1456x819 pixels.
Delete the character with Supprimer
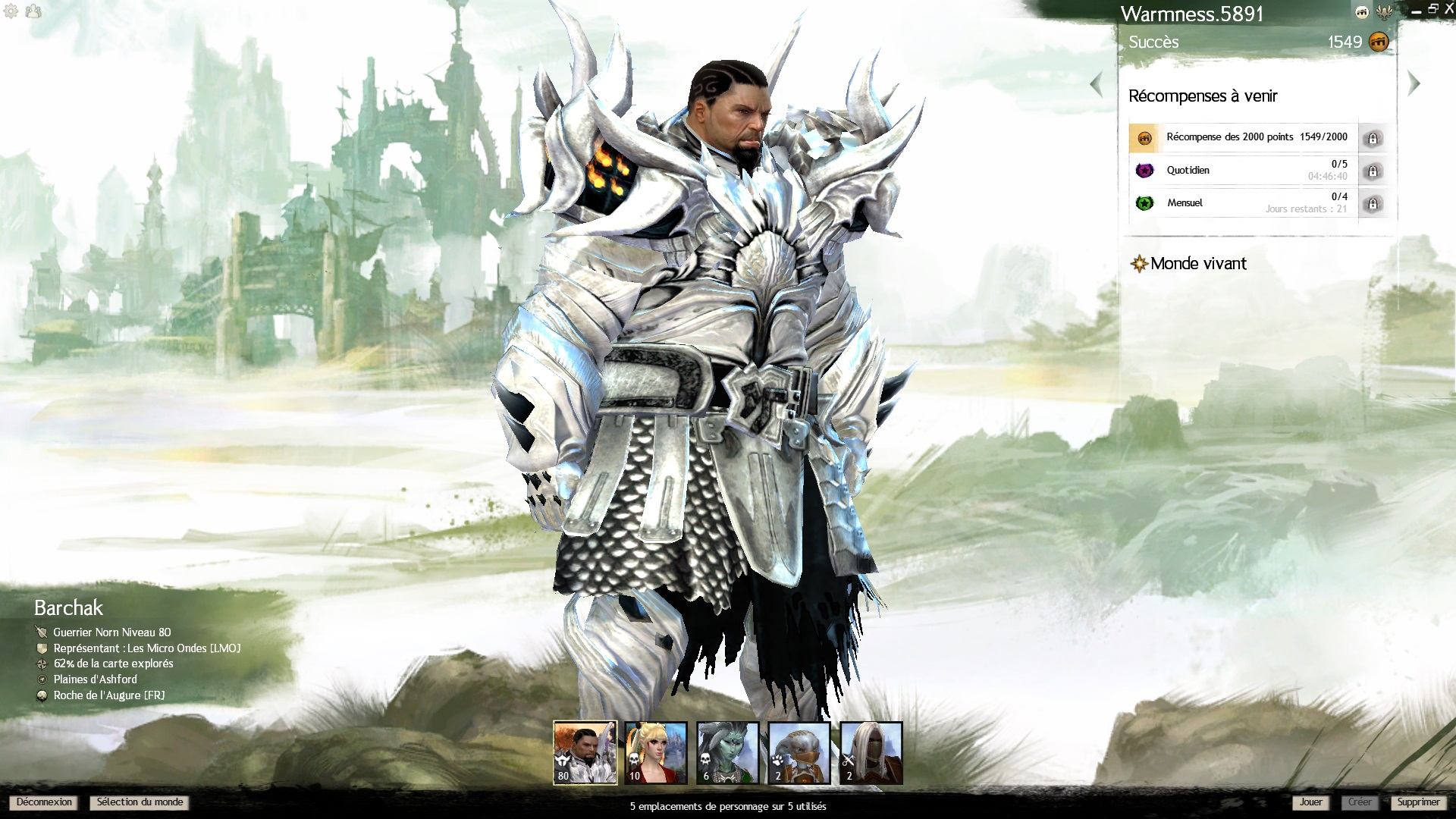[1418, 802]
